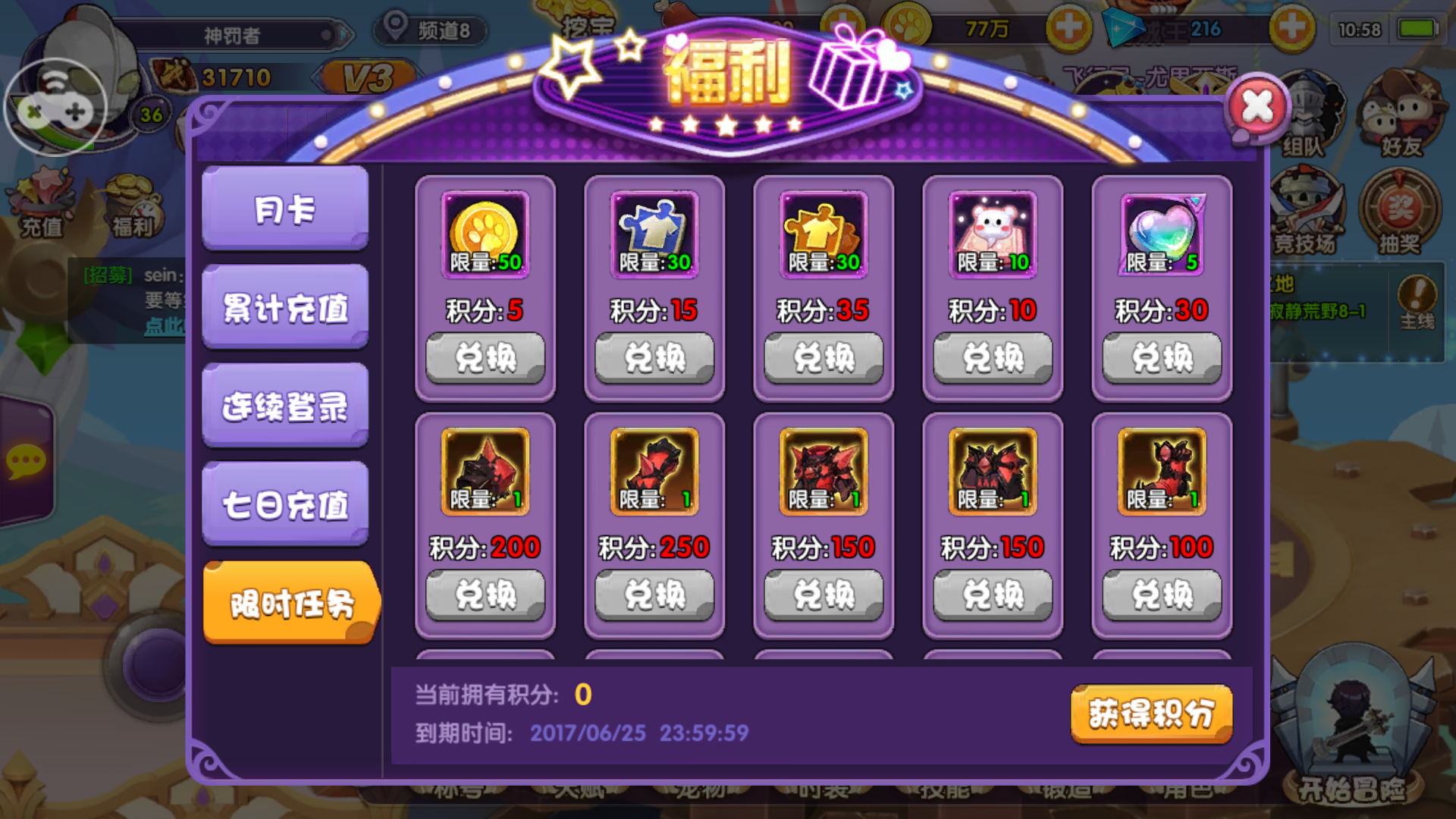Select the gold paw coin limited to 50
Viewport: 1456px width, 819px height.
[x=485, y=235]
